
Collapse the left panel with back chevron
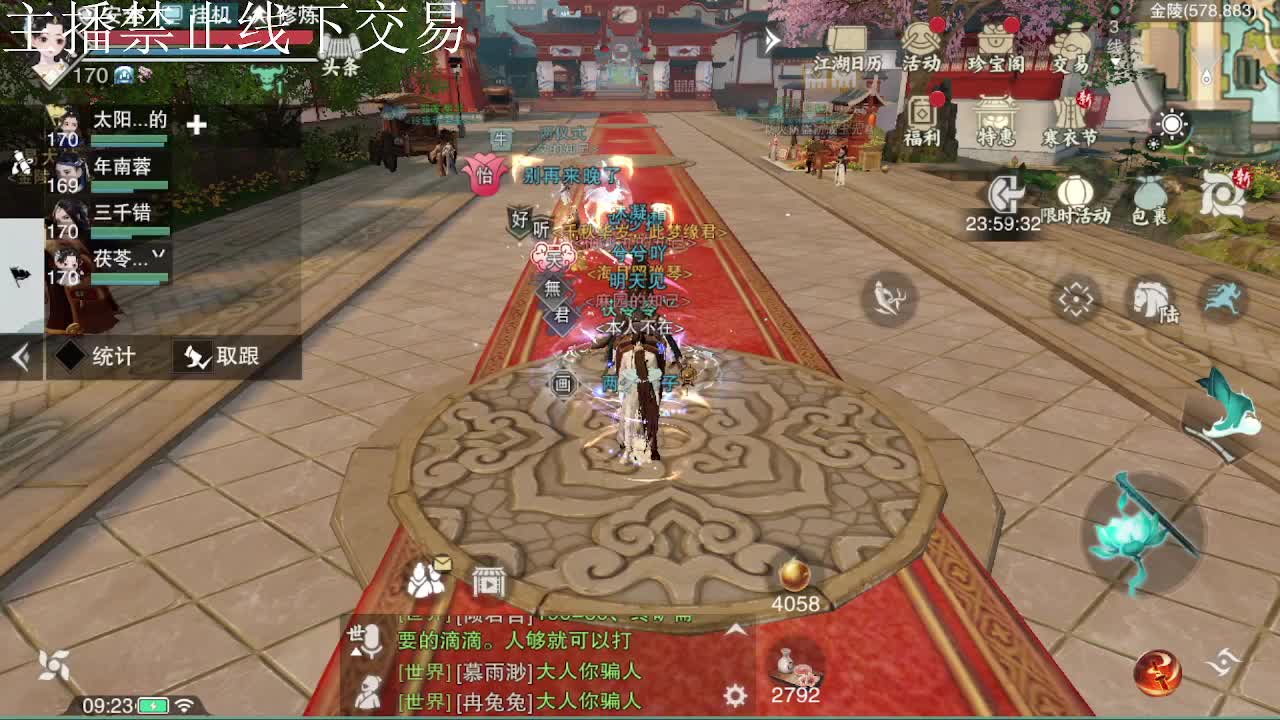tap(19, 356)
